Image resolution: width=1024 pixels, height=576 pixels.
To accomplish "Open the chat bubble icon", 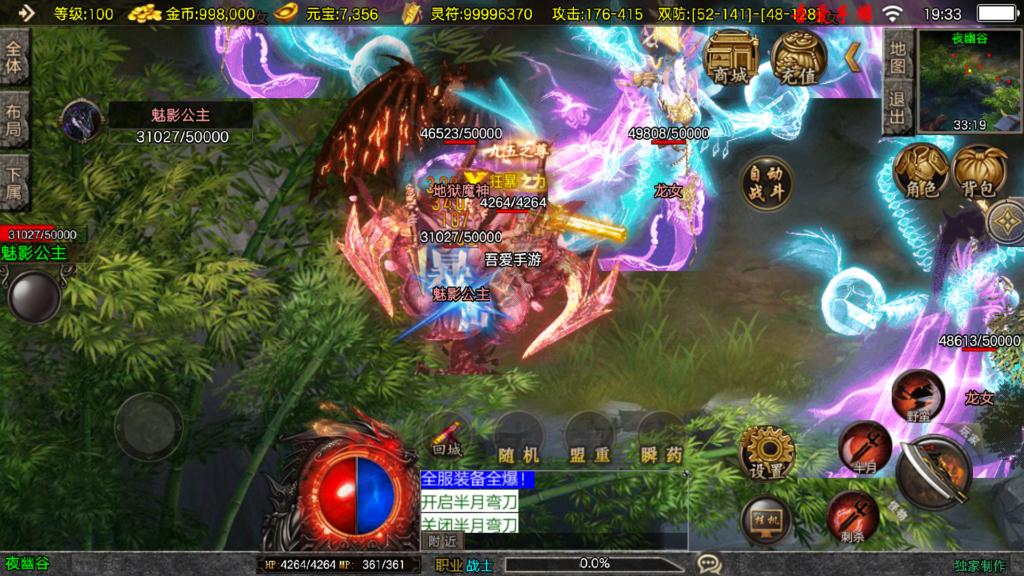I will pyautogui.click(x=708, y=564).
